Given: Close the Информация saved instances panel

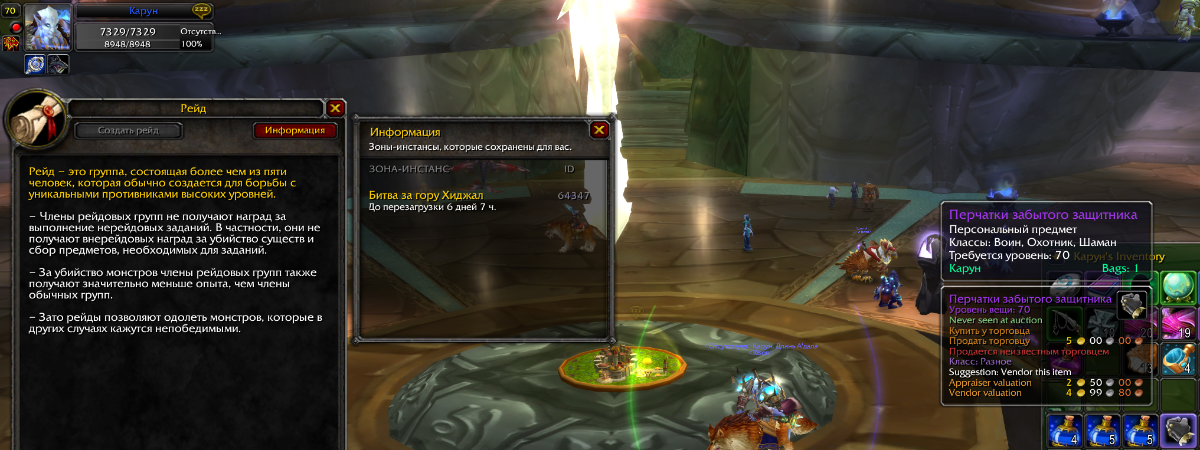Looking at the screenshot, I should coord(600,130).
